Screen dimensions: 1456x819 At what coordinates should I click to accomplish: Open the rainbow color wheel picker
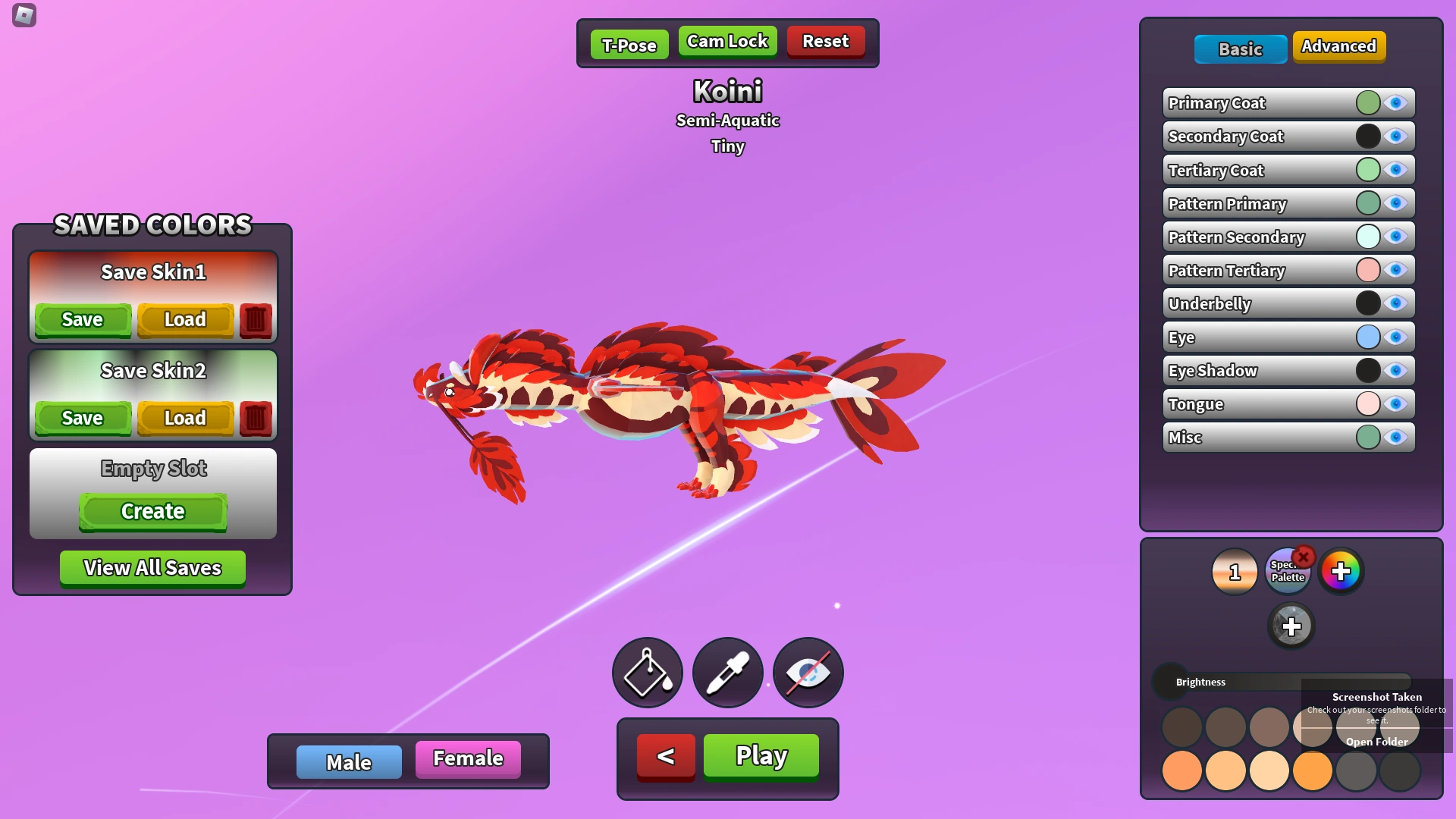(1341, 573)
